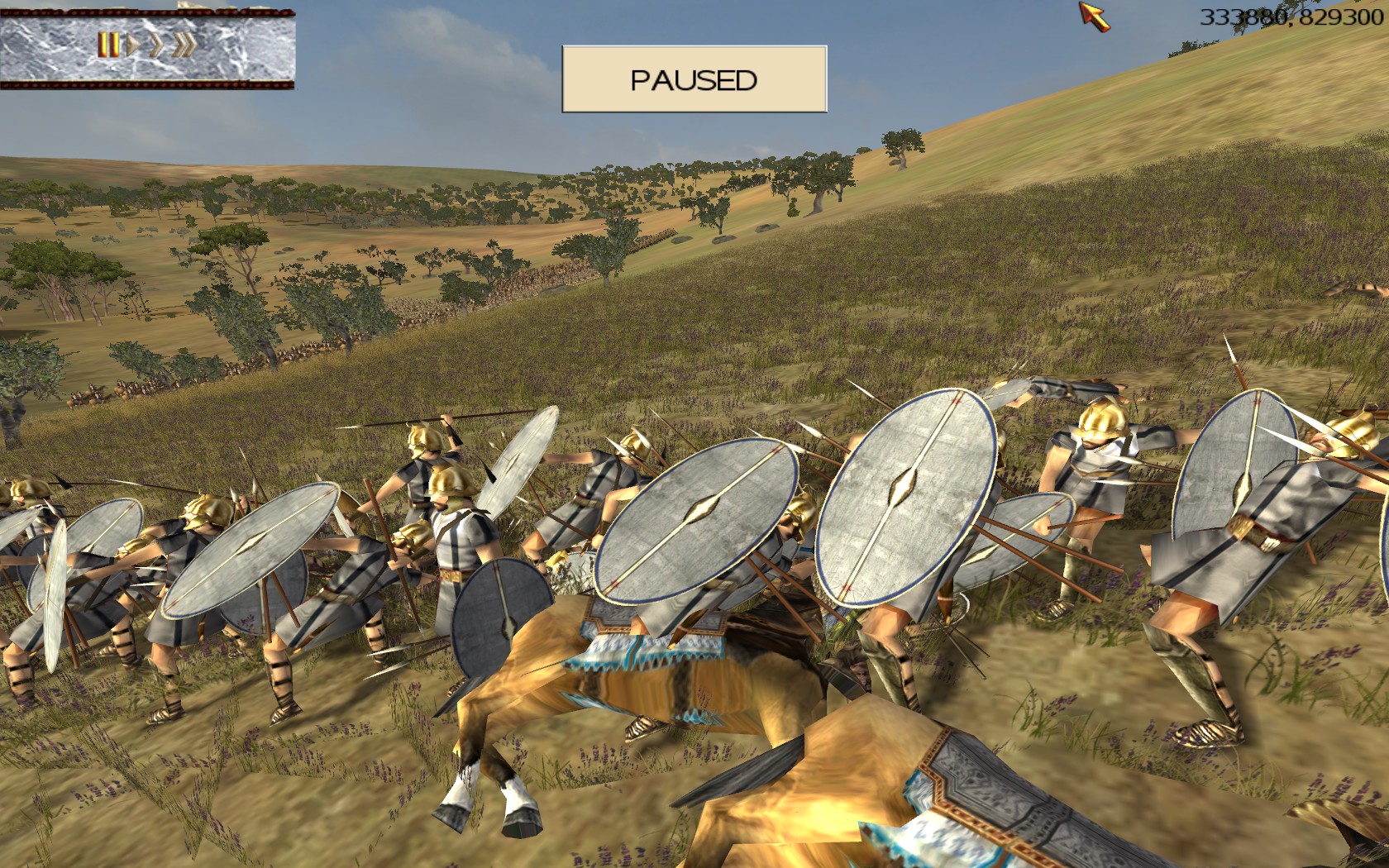Resume battle at normal speed
Image resolution: width=1389 pixels, height=868 pixels.
132,45
